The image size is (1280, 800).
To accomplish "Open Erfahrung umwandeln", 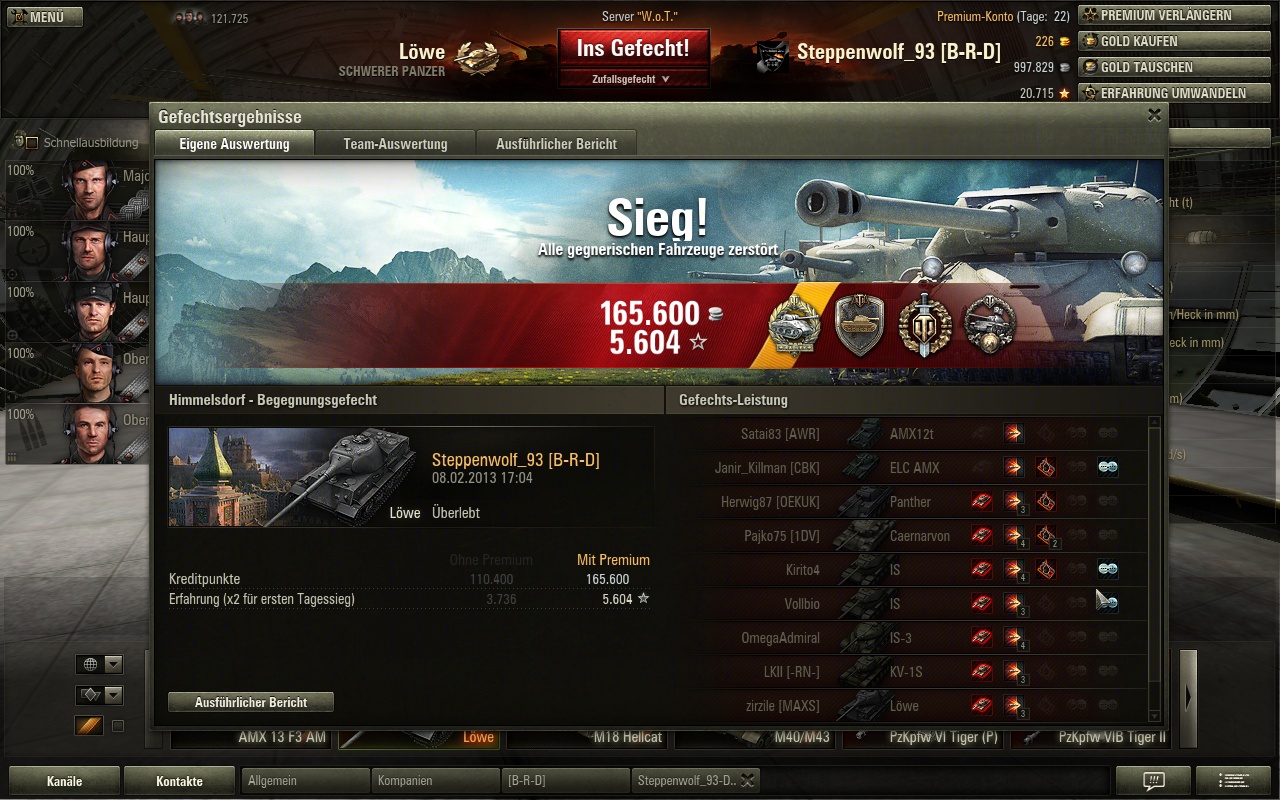I will [1162, 94].
